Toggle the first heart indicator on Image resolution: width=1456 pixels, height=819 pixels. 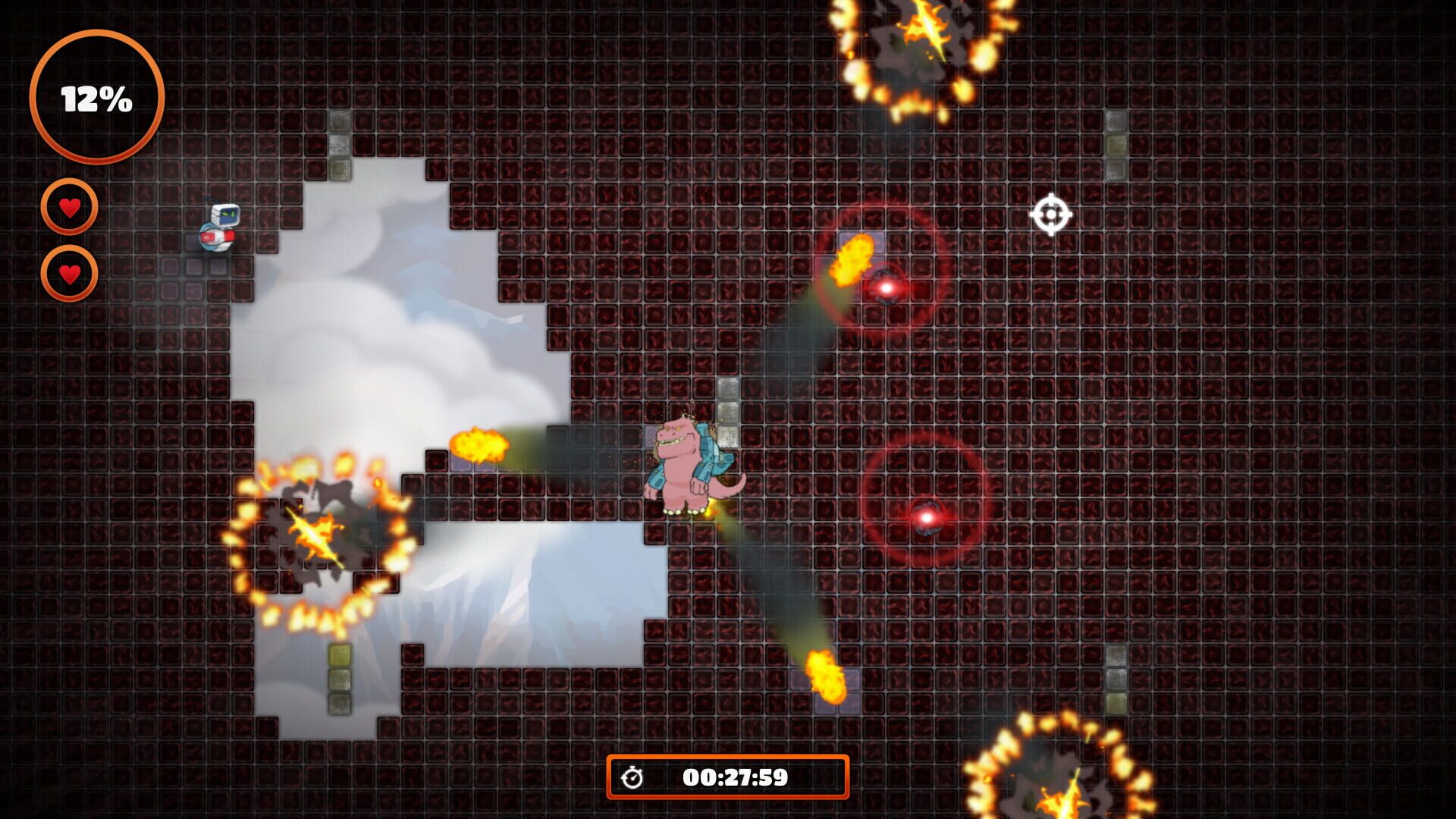click(x=70, y=206)
